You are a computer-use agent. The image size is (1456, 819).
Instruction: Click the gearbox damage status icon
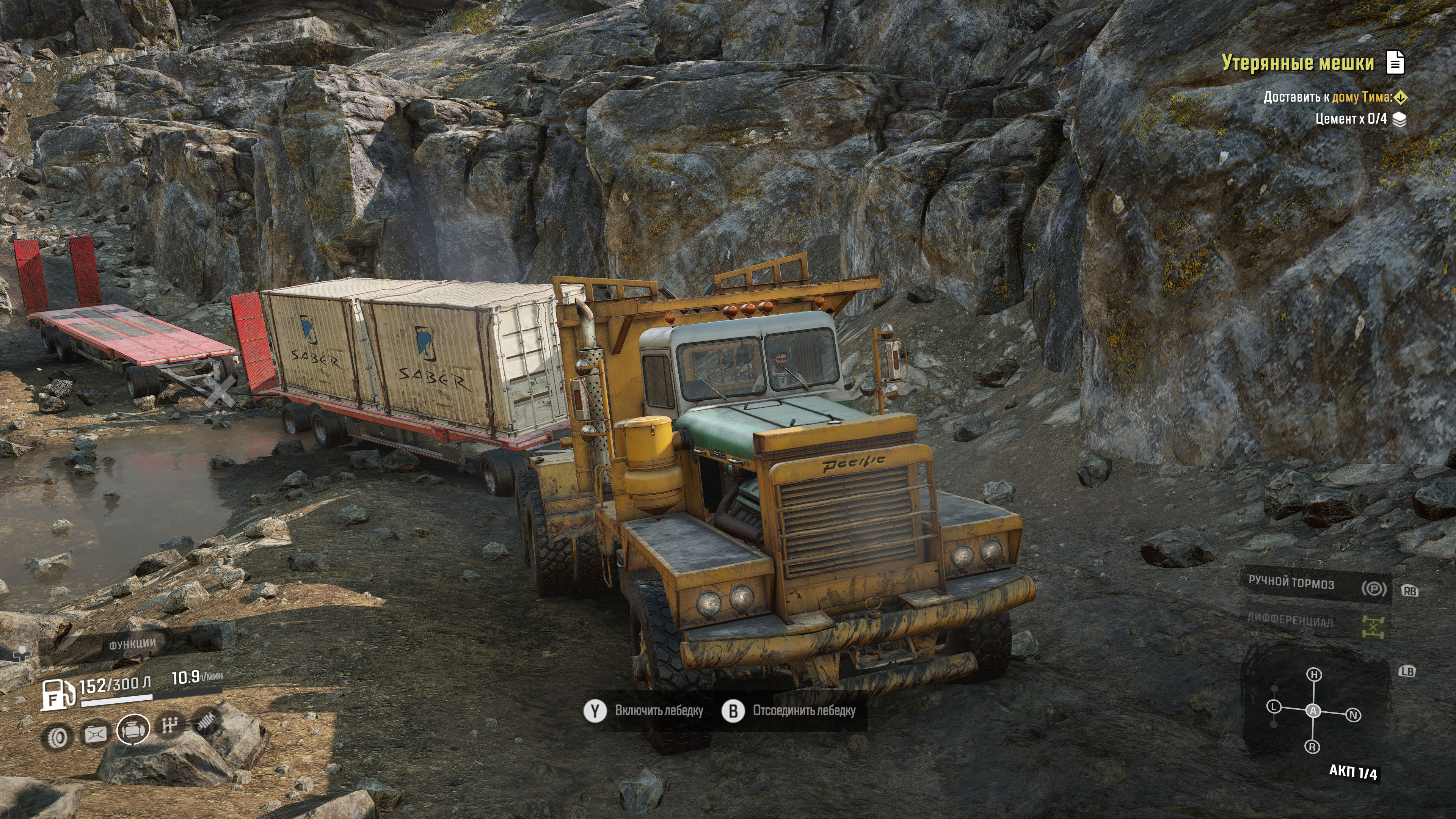pos(169,725)
